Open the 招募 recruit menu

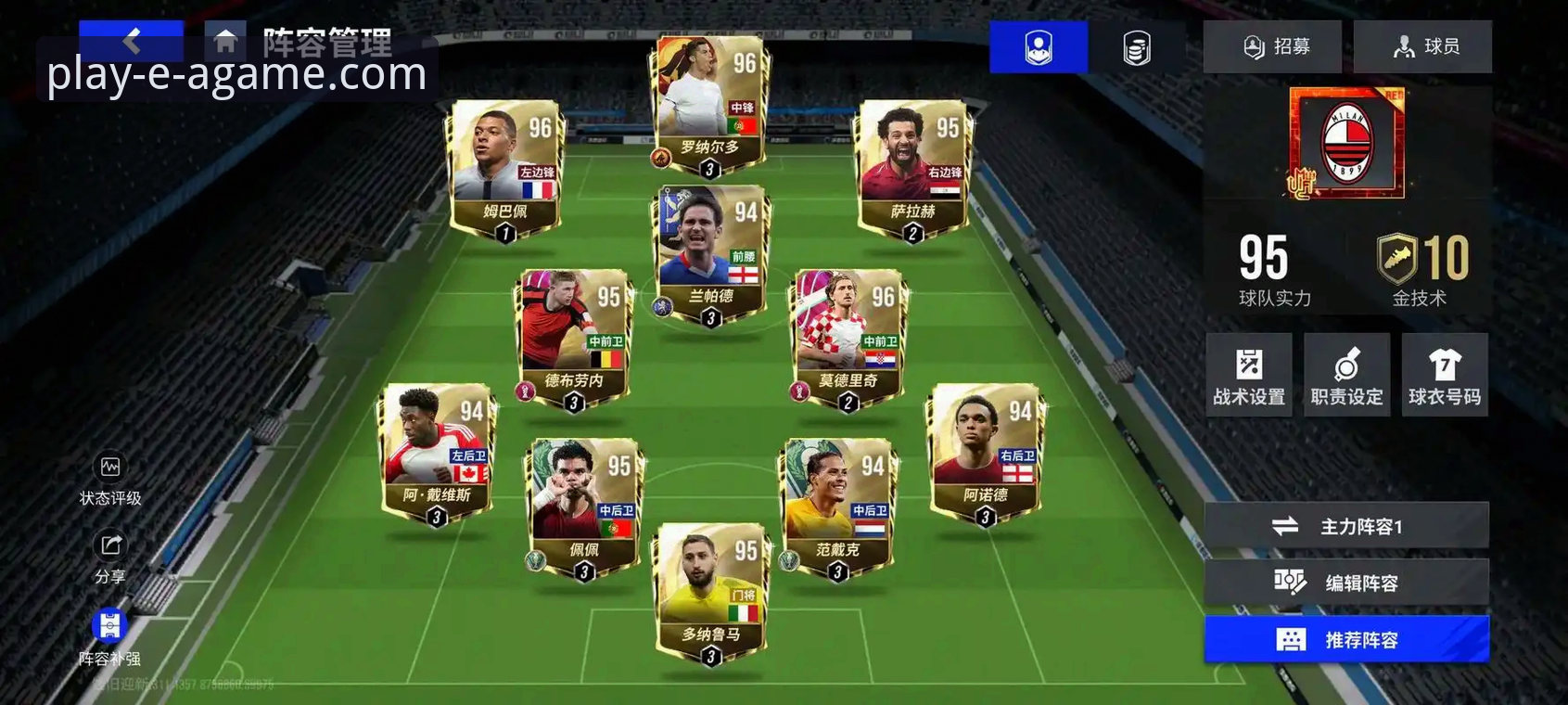[1272, 46]
